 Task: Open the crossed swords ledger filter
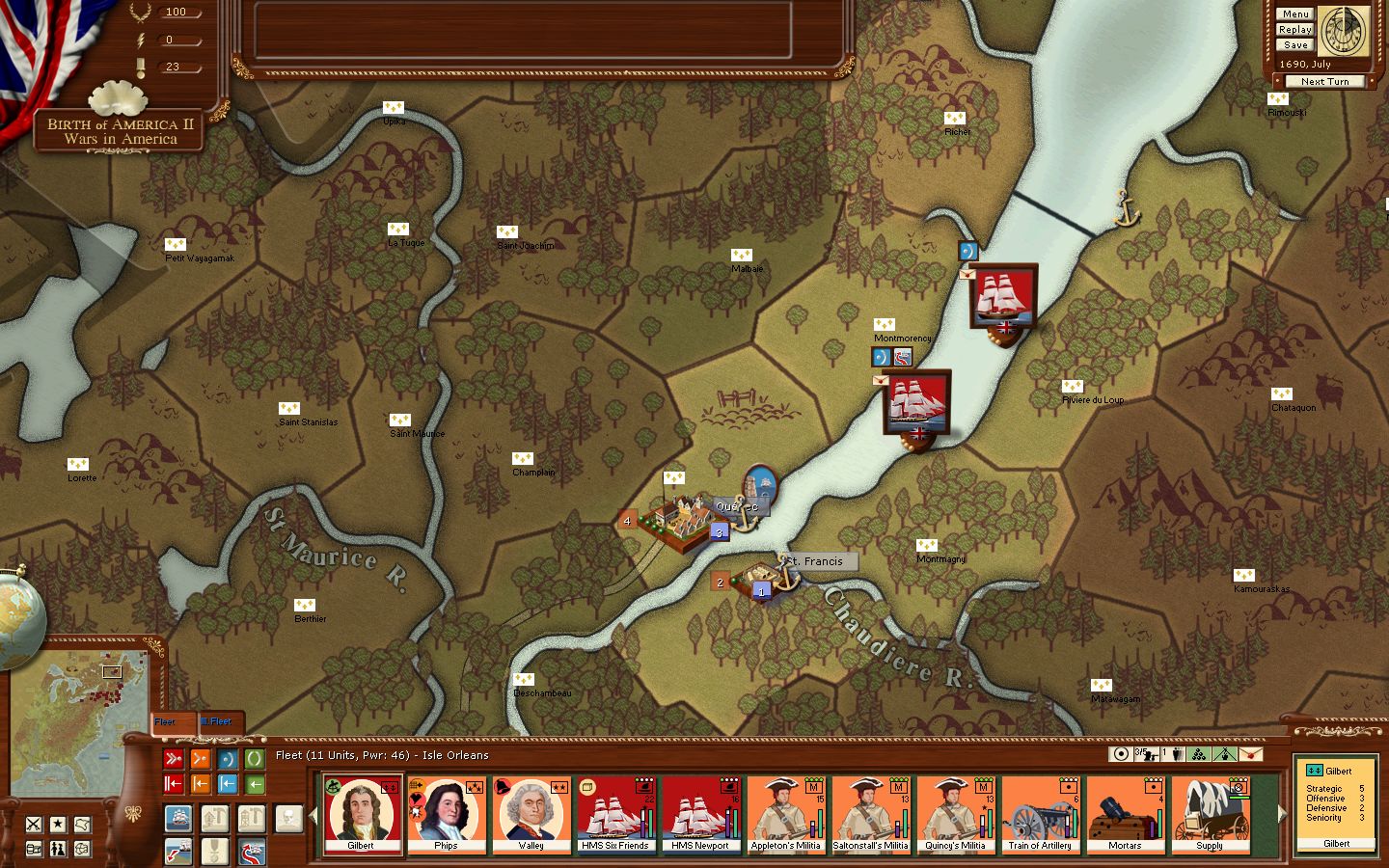point(34,824)
